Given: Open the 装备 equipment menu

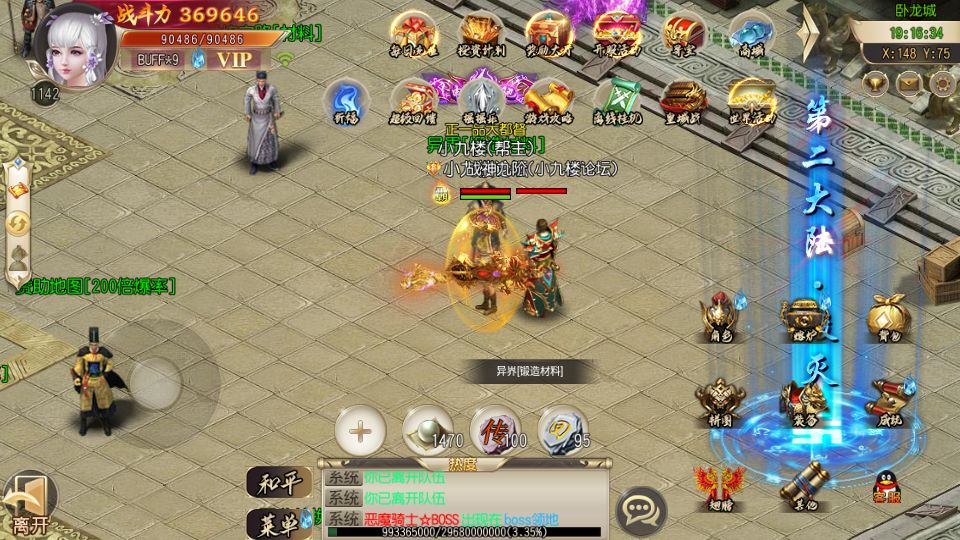Looking at the screenshot, I should coord(804,403).
